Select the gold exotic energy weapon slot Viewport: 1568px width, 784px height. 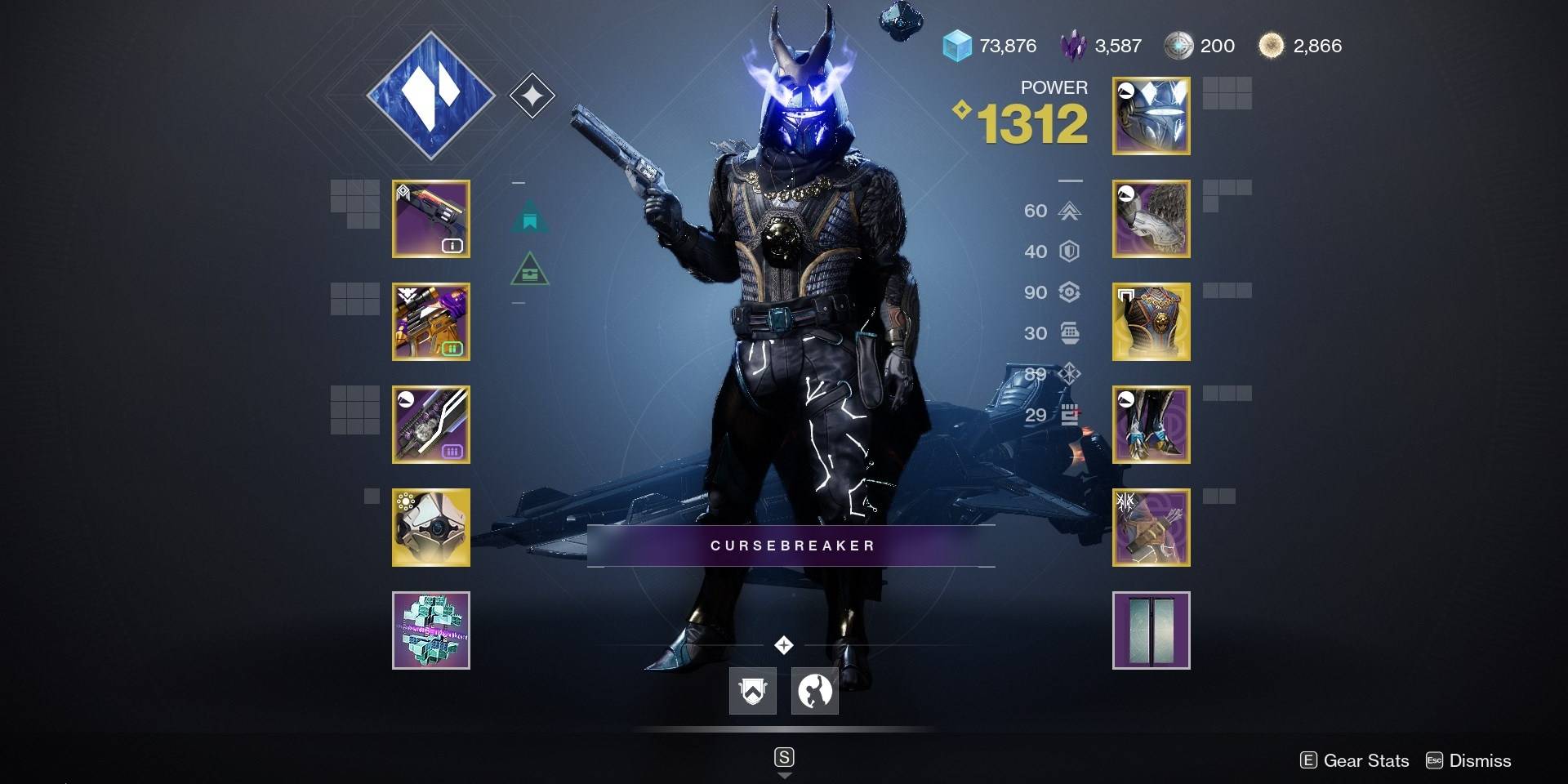430,322
